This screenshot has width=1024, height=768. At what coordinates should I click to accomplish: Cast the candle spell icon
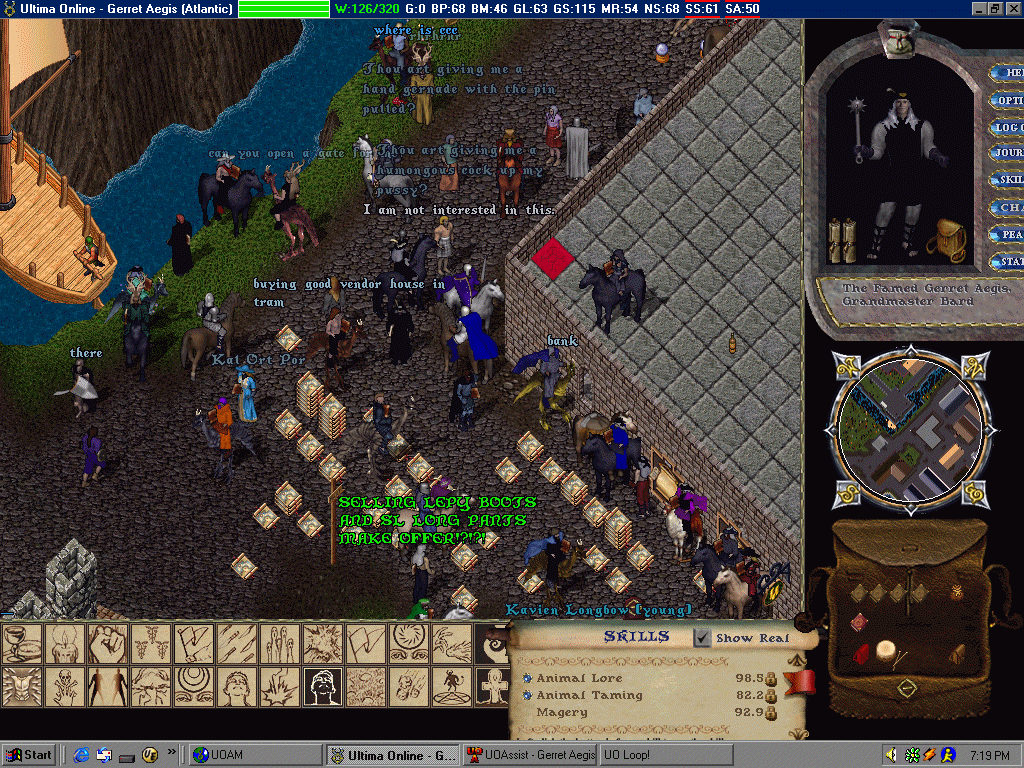pyautogui.click(x=65, y=643)
